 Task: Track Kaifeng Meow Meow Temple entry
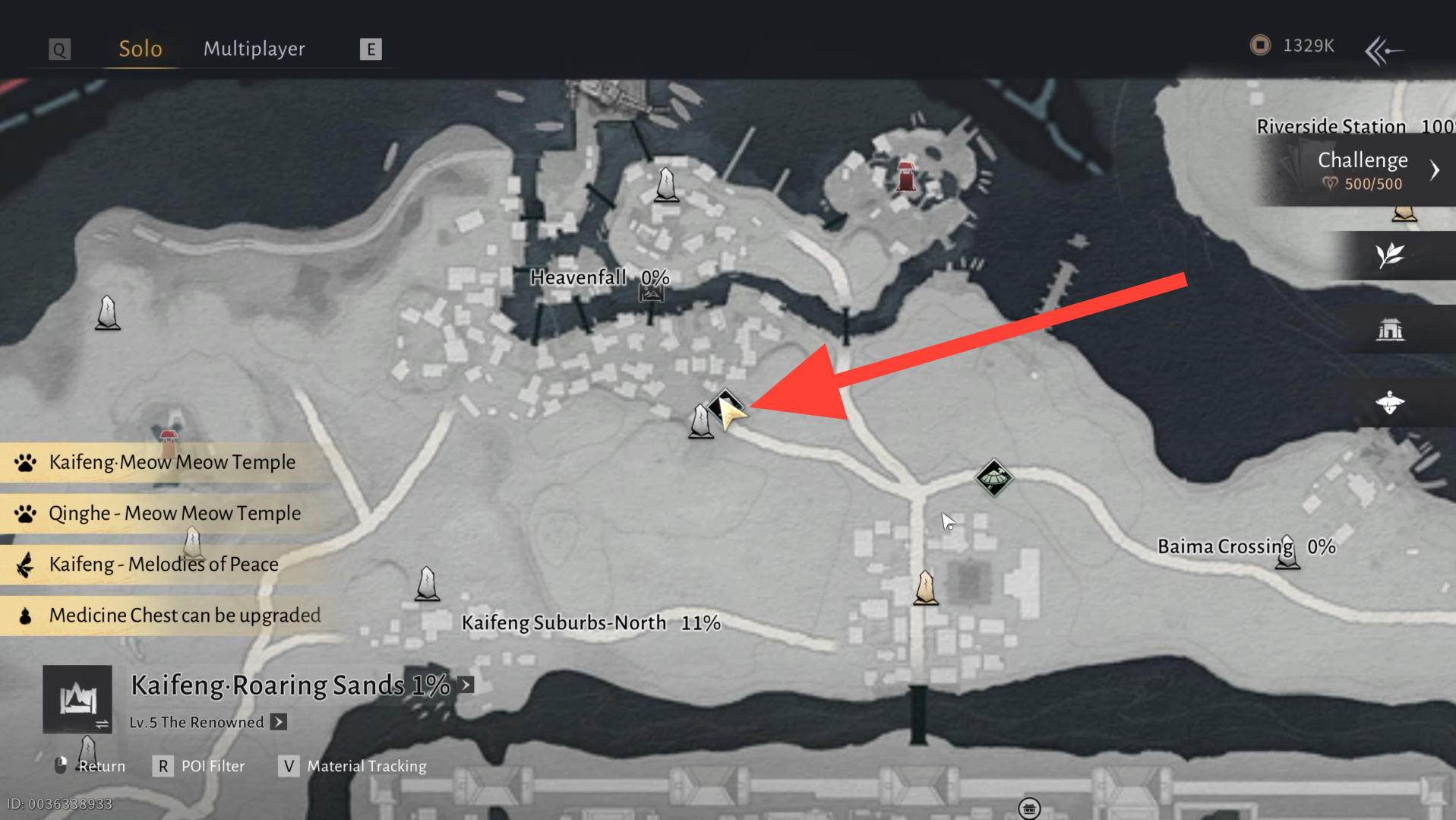172,462
